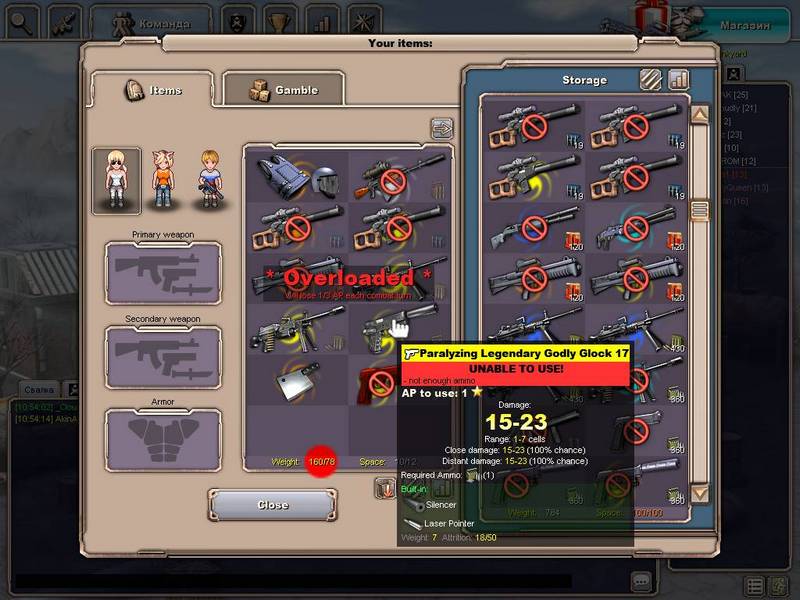Select the pink-haired character in orange top

pyautogui.click(x=163, y=180)
